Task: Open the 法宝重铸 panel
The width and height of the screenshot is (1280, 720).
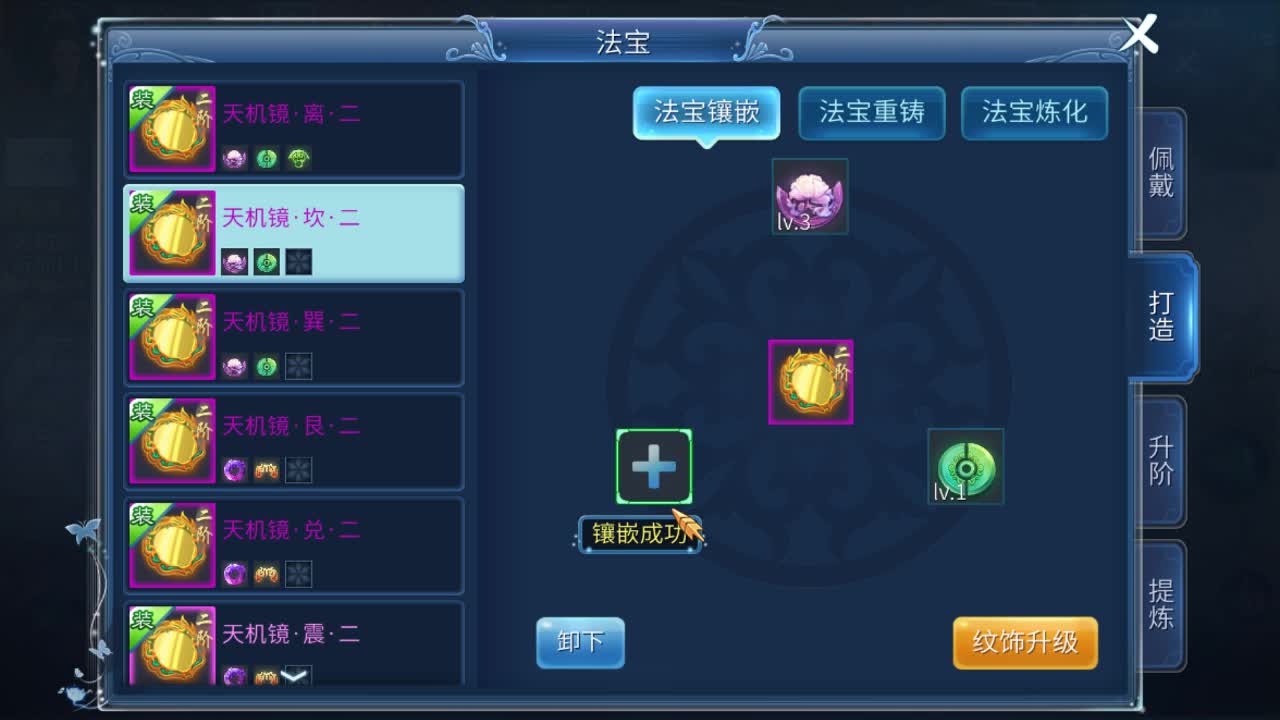Action: point(870,113)
